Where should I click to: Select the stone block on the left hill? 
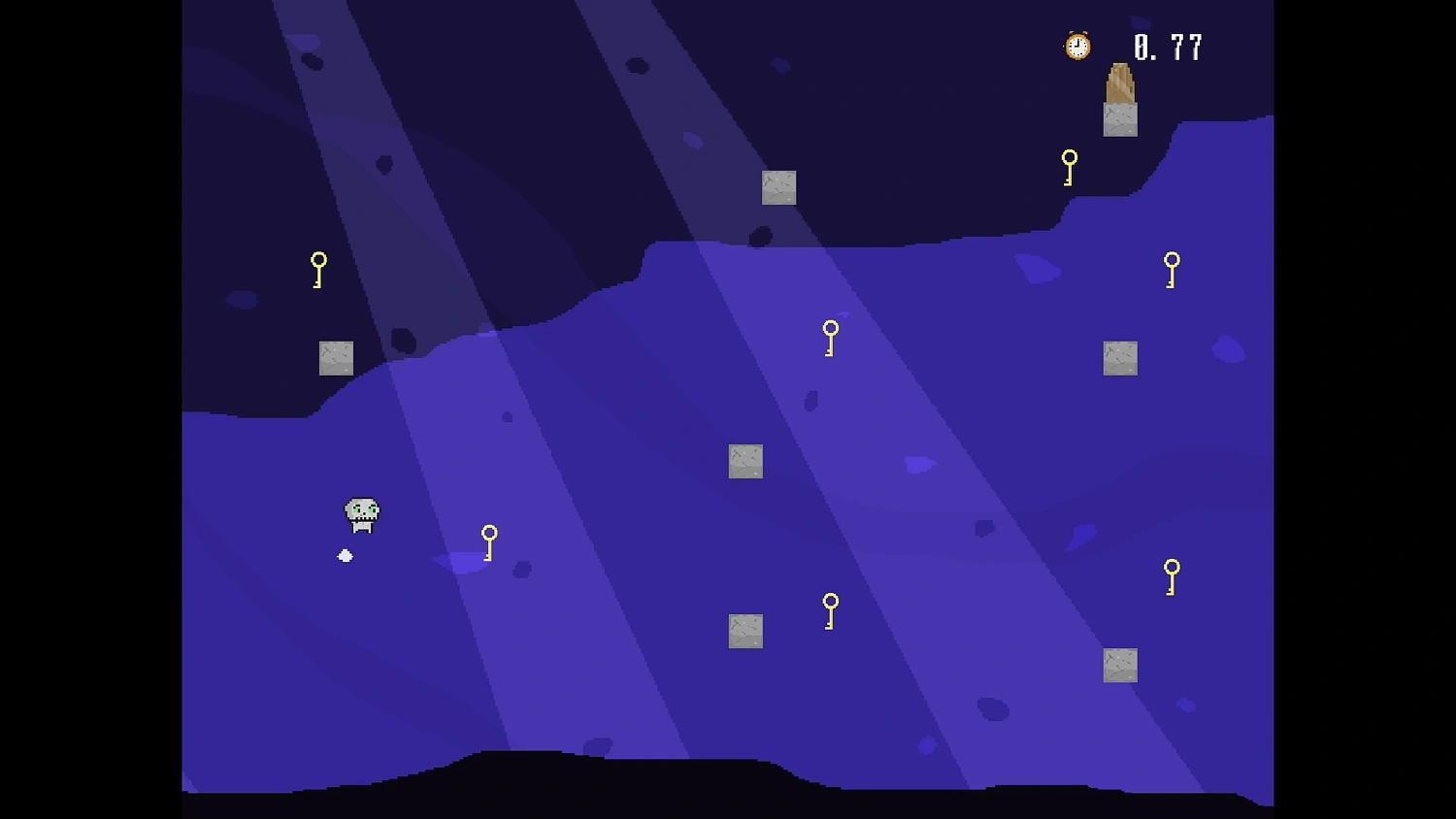tap(335, 357)
